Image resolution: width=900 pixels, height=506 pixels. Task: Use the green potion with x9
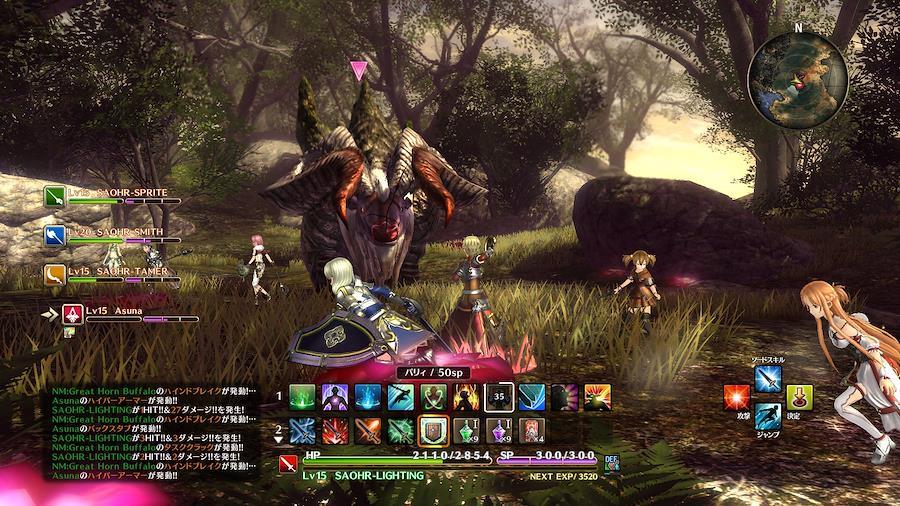pyautogui.click(x=466, y=430)
